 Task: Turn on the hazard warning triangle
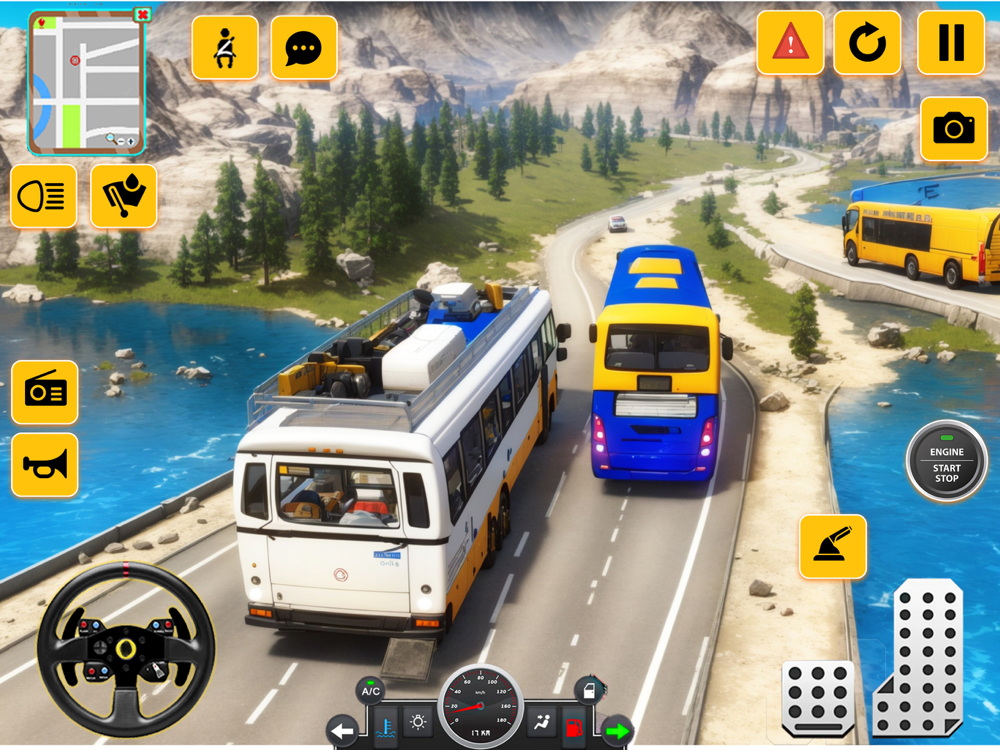coord(790,42)
